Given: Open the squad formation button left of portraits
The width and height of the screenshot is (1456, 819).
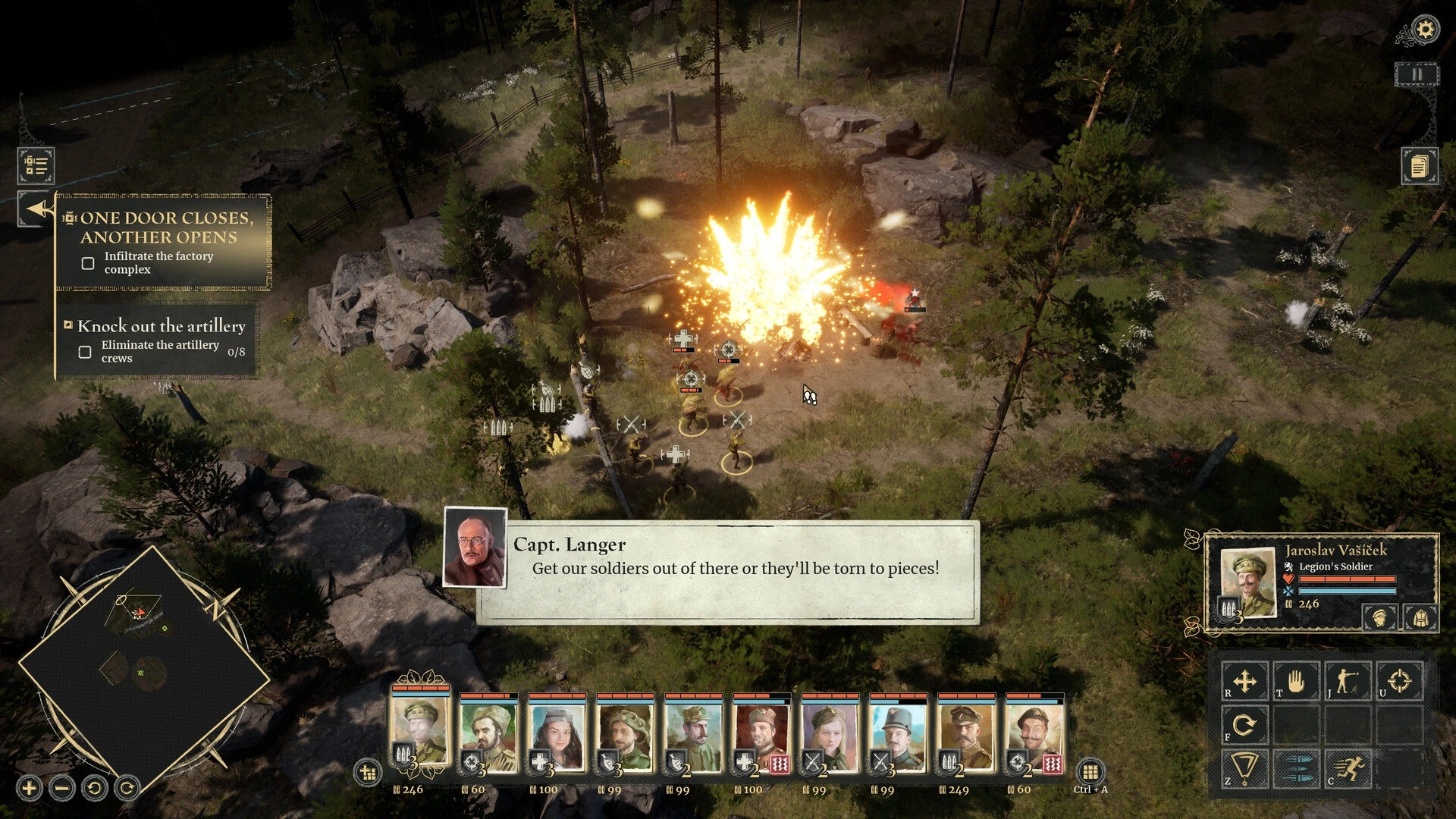Looking at the screenshot, I should pos(368,773).
